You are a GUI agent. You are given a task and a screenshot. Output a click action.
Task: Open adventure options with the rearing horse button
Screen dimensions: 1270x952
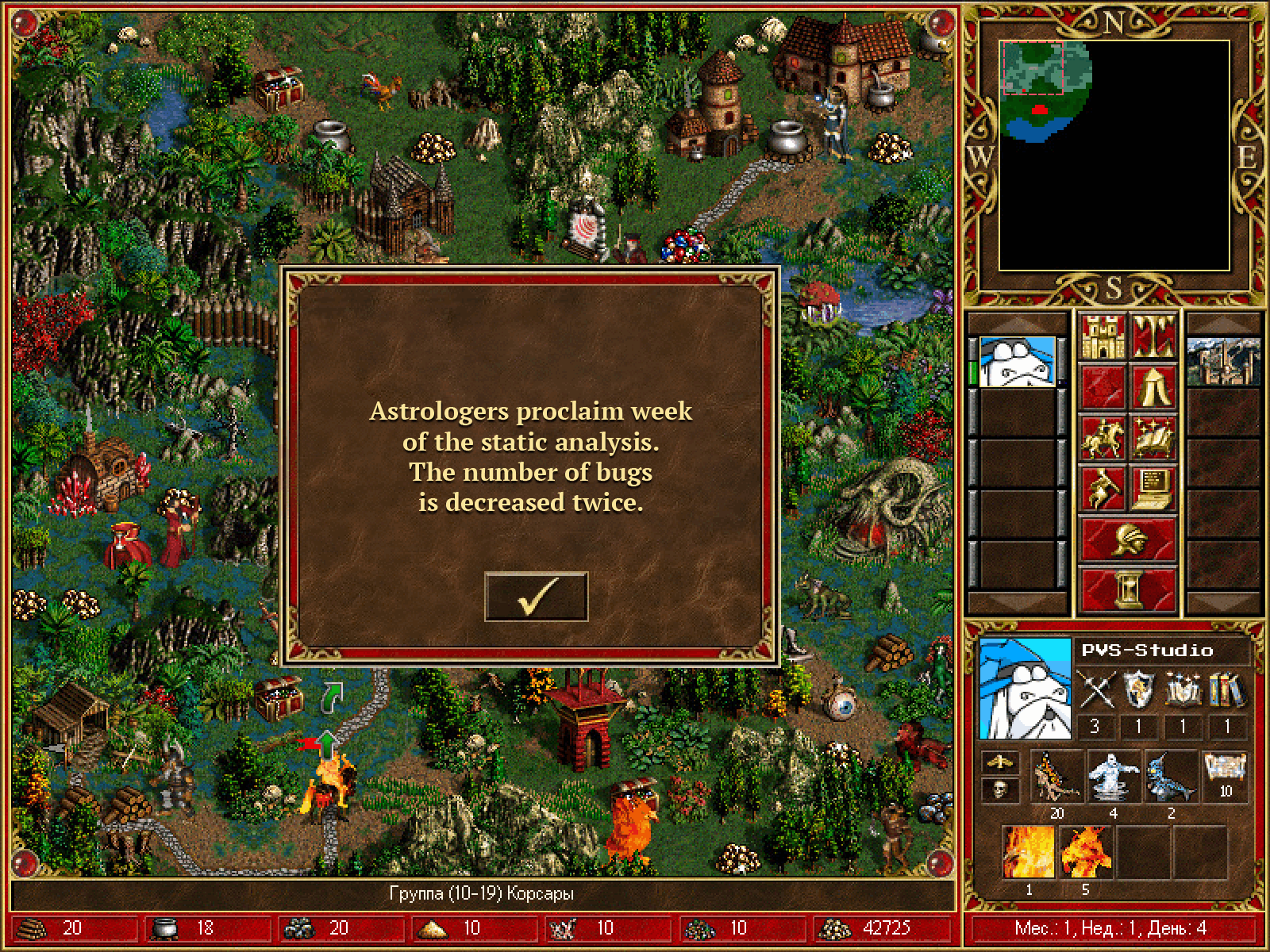(1102, 489)
